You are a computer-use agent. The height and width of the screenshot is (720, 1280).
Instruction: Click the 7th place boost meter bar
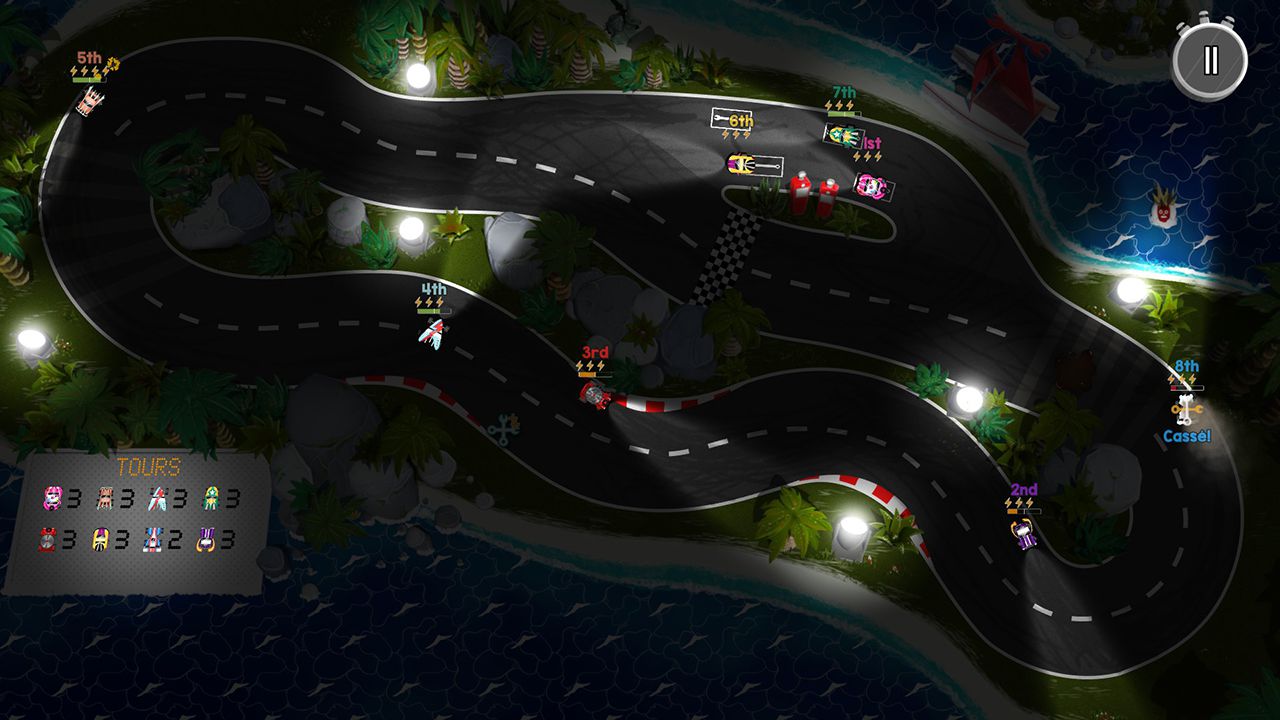point(845,113)
